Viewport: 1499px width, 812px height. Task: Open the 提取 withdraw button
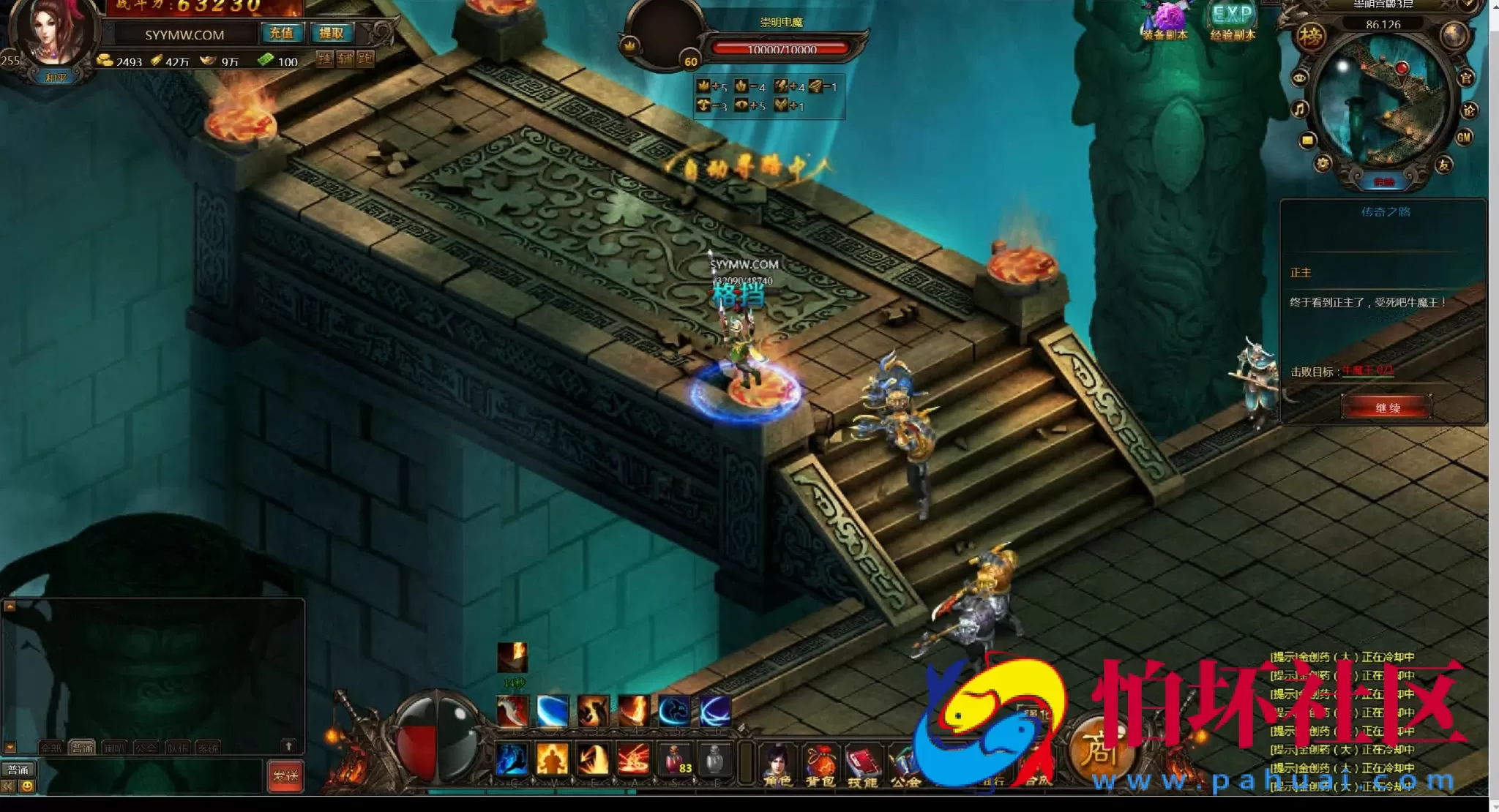point(331,33)
